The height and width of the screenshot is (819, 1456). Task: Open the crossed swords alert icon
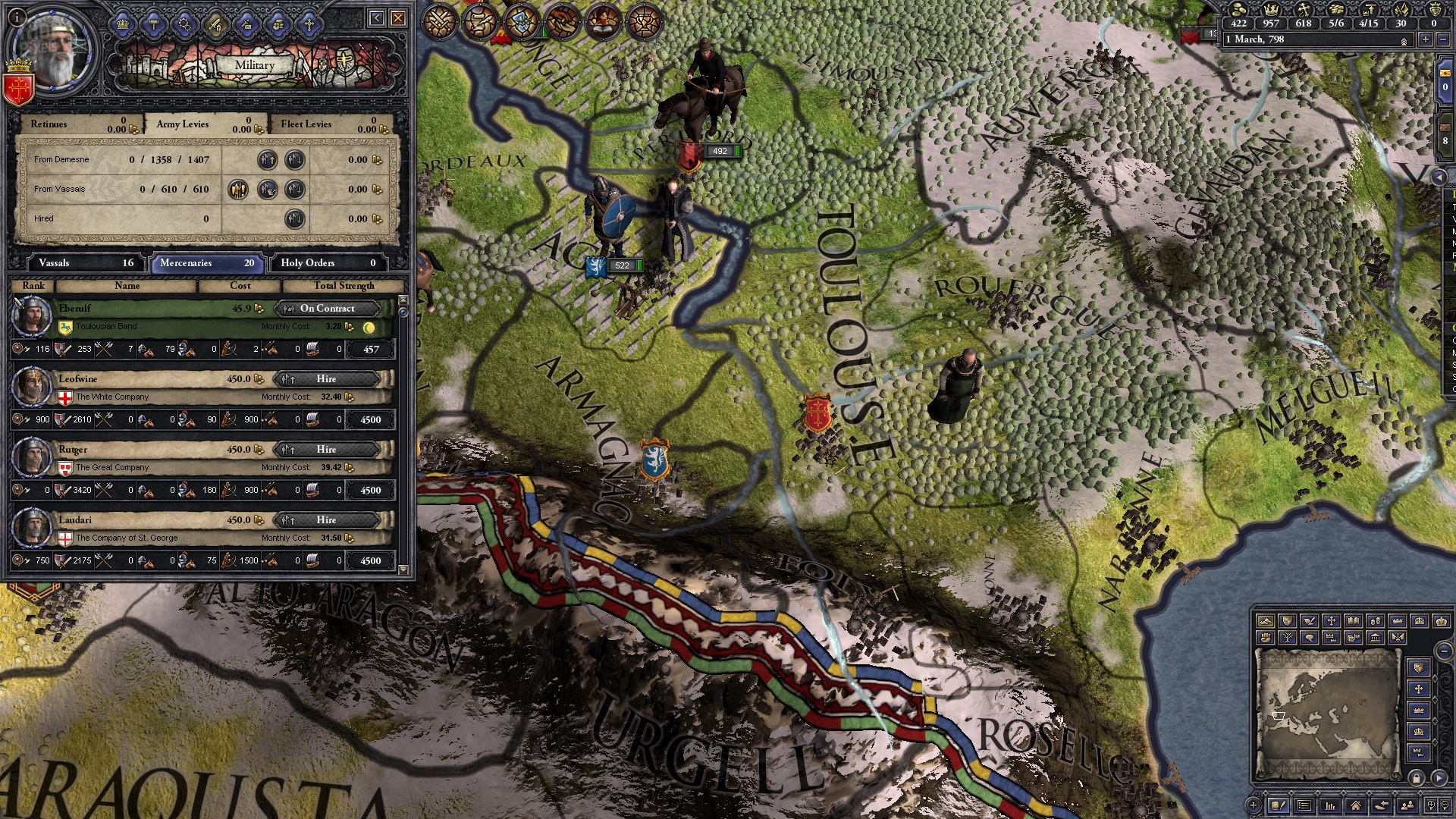(x=438, y=22)
